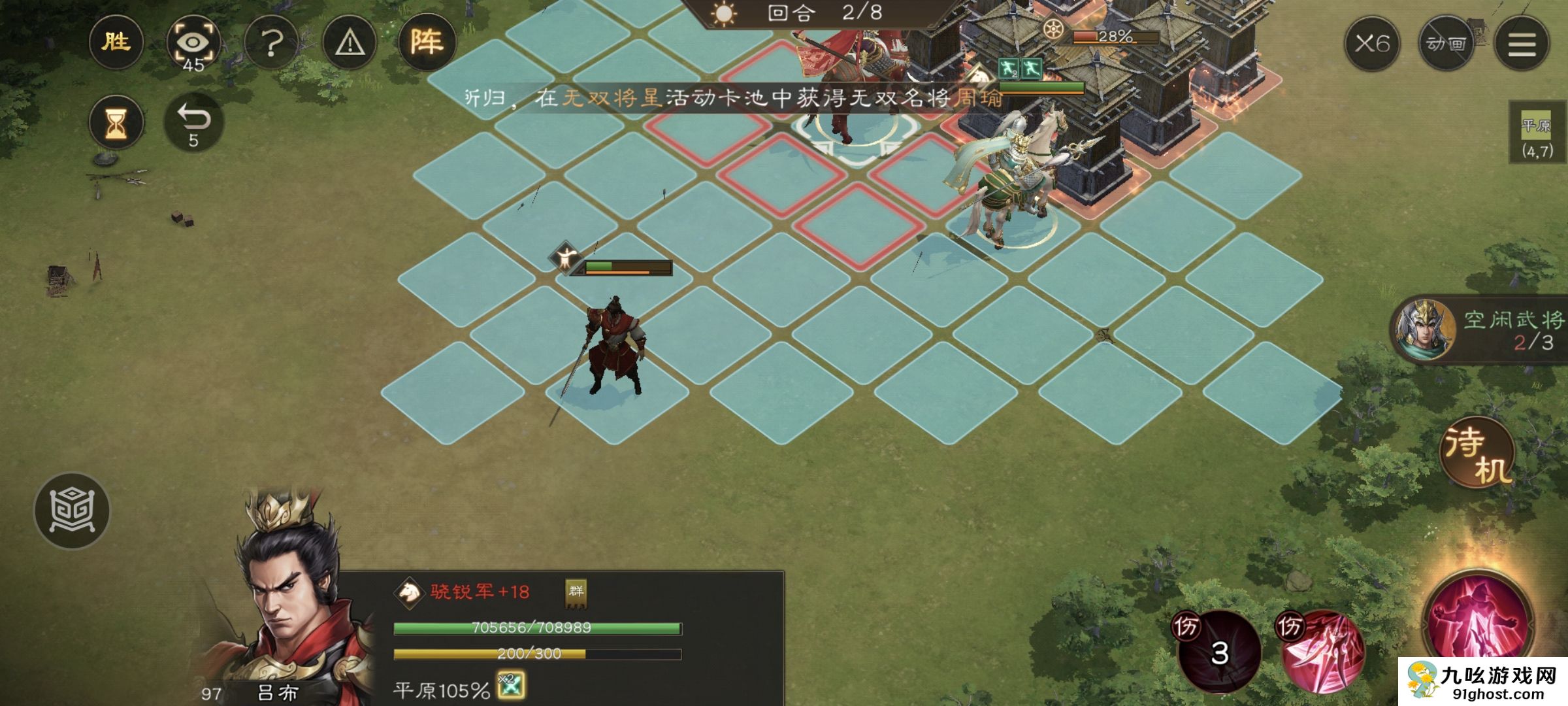The height and width of the screenshot is (706, 1568).
Task: Open the 阵 formation button
Action: pos(426,43)
